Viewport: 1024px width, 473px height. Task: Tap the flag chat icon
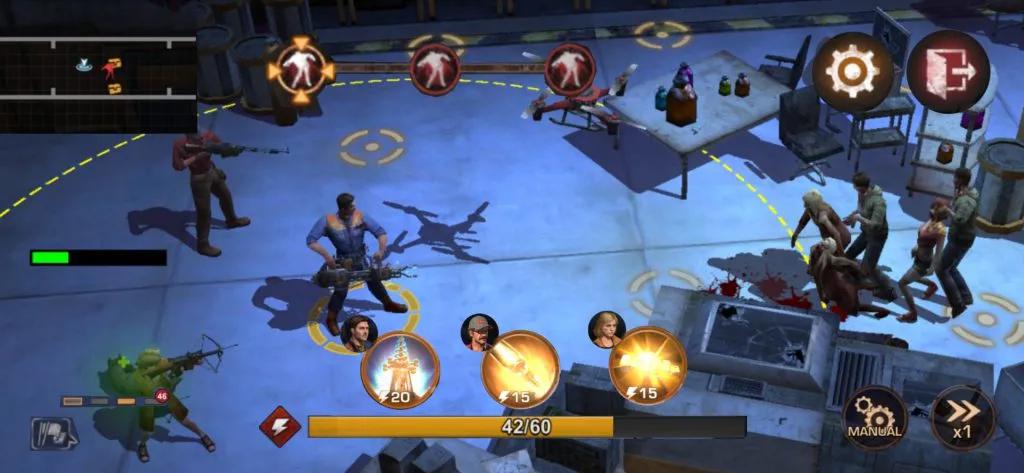pyautogui.click(x=53, y=433)
